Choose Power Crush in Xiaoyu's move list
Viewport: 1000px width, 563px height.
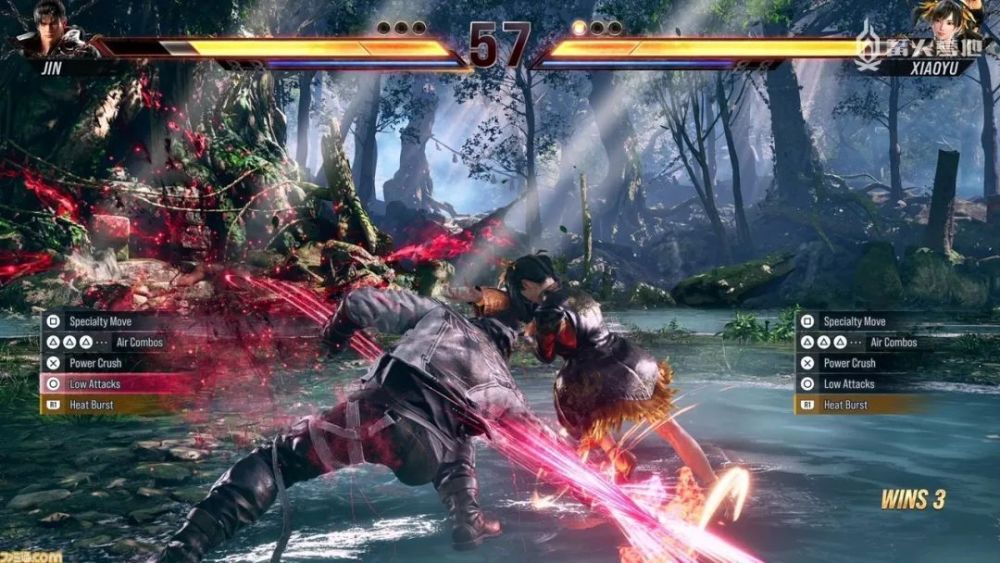[x=849, y=363]
